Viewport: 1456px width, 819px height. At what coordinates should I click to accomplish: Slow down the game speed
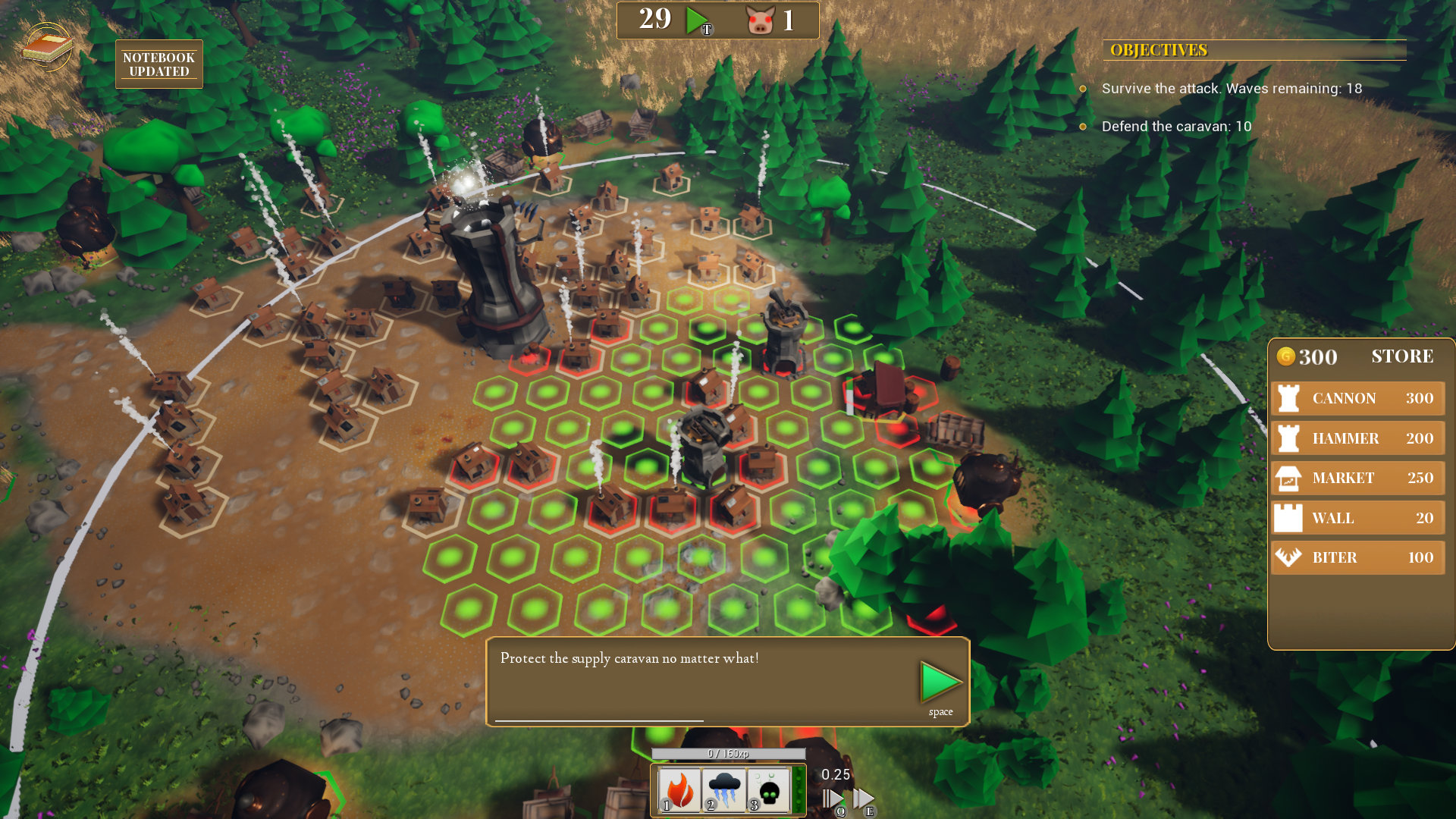coord(833,799)
